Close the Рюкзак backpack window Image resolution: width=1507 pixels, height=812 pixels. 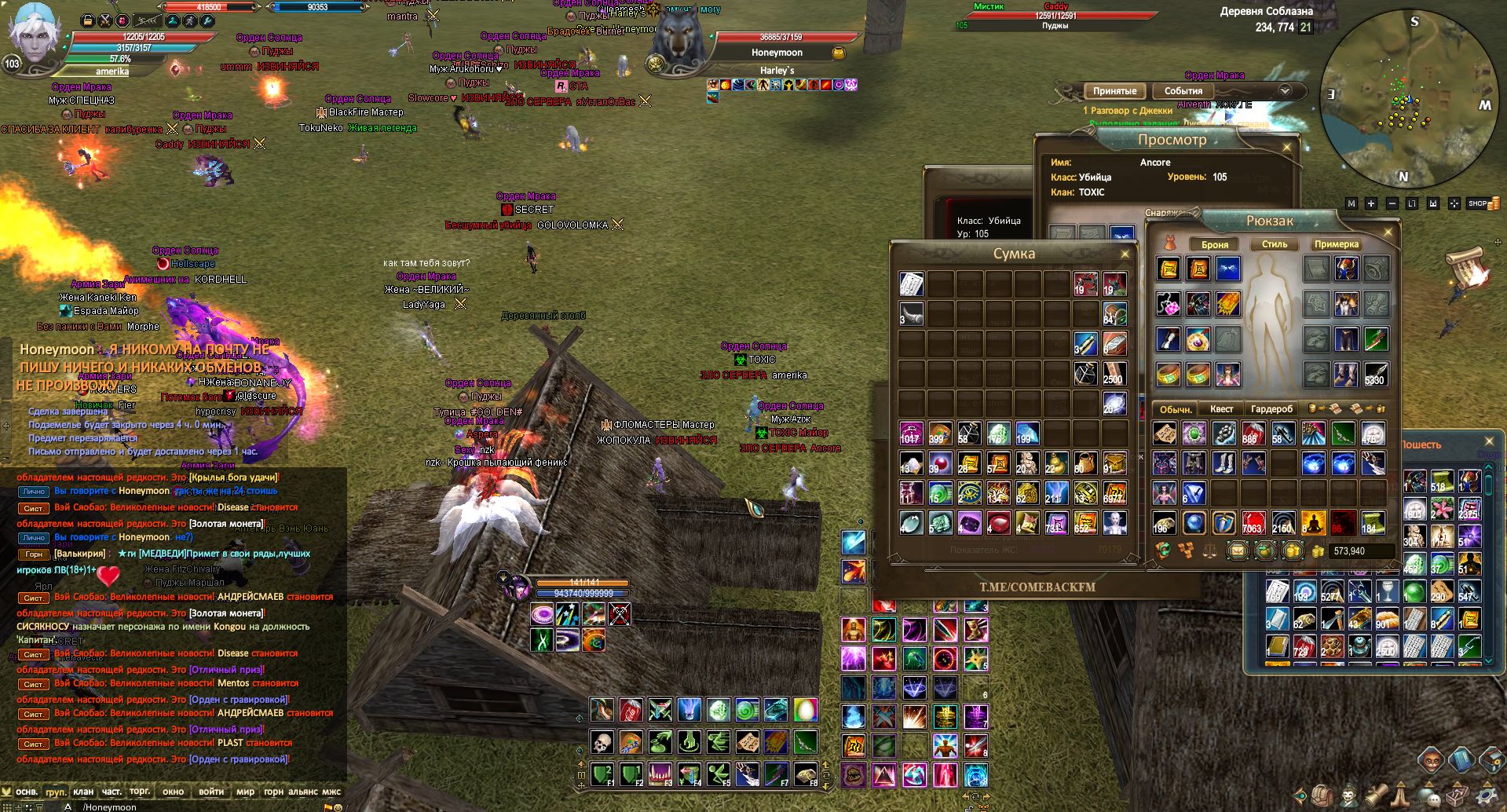(1388, 232)
